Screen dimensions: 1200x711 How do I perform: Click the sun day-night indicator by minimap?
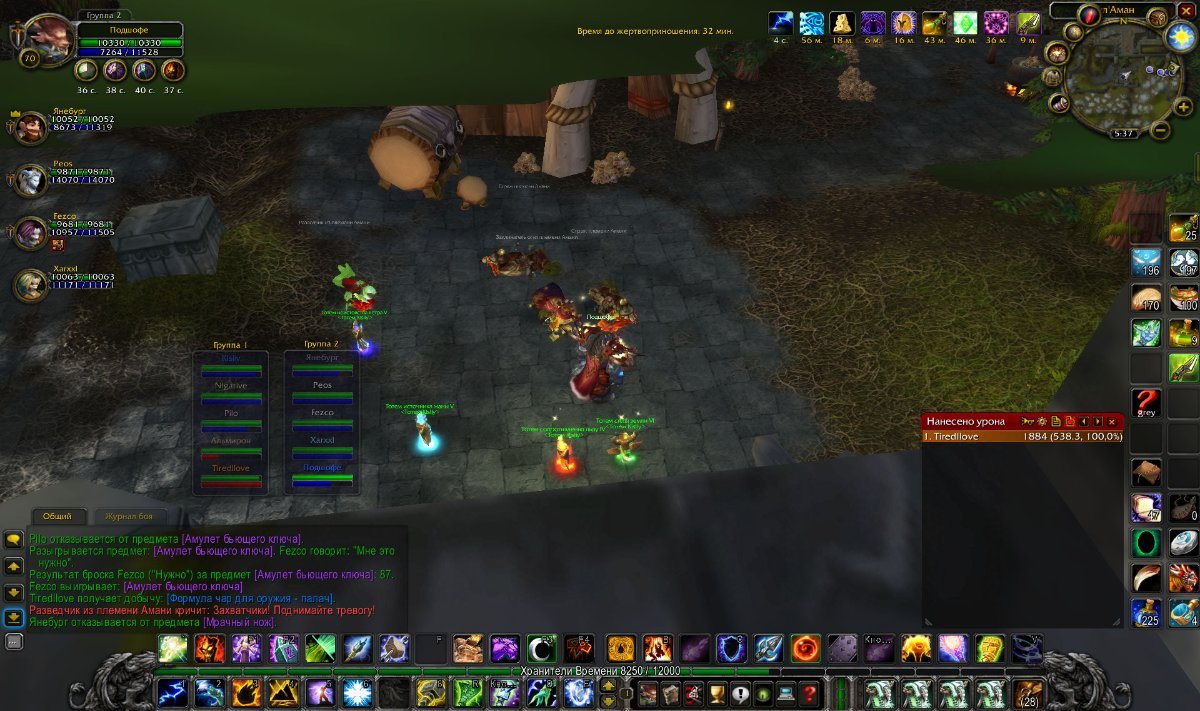pyautogui.click(x=1181, y=36)
